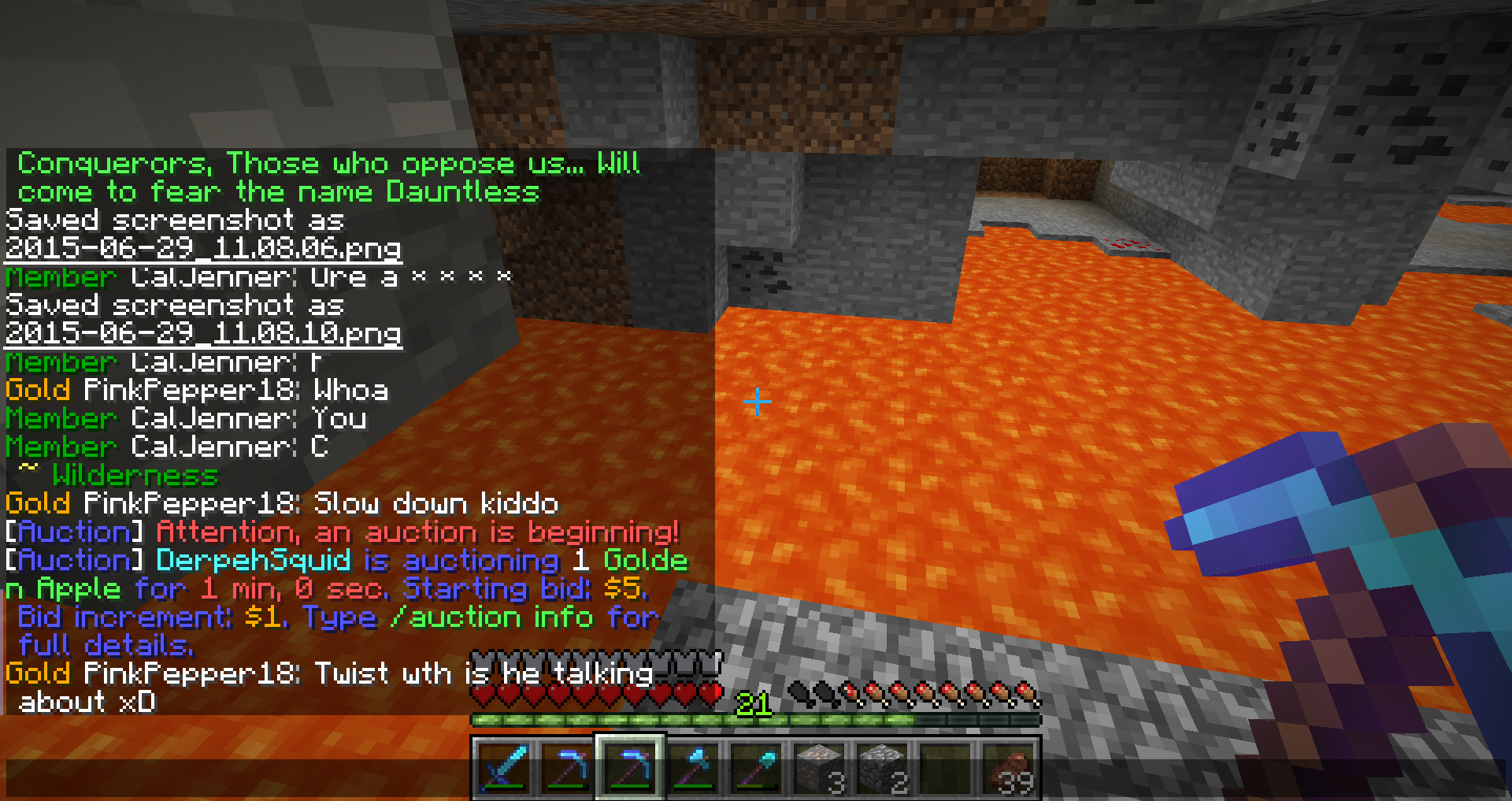Select the cooked meat stack of 39
1512x801 pixels.
(x=1008, y=768)
